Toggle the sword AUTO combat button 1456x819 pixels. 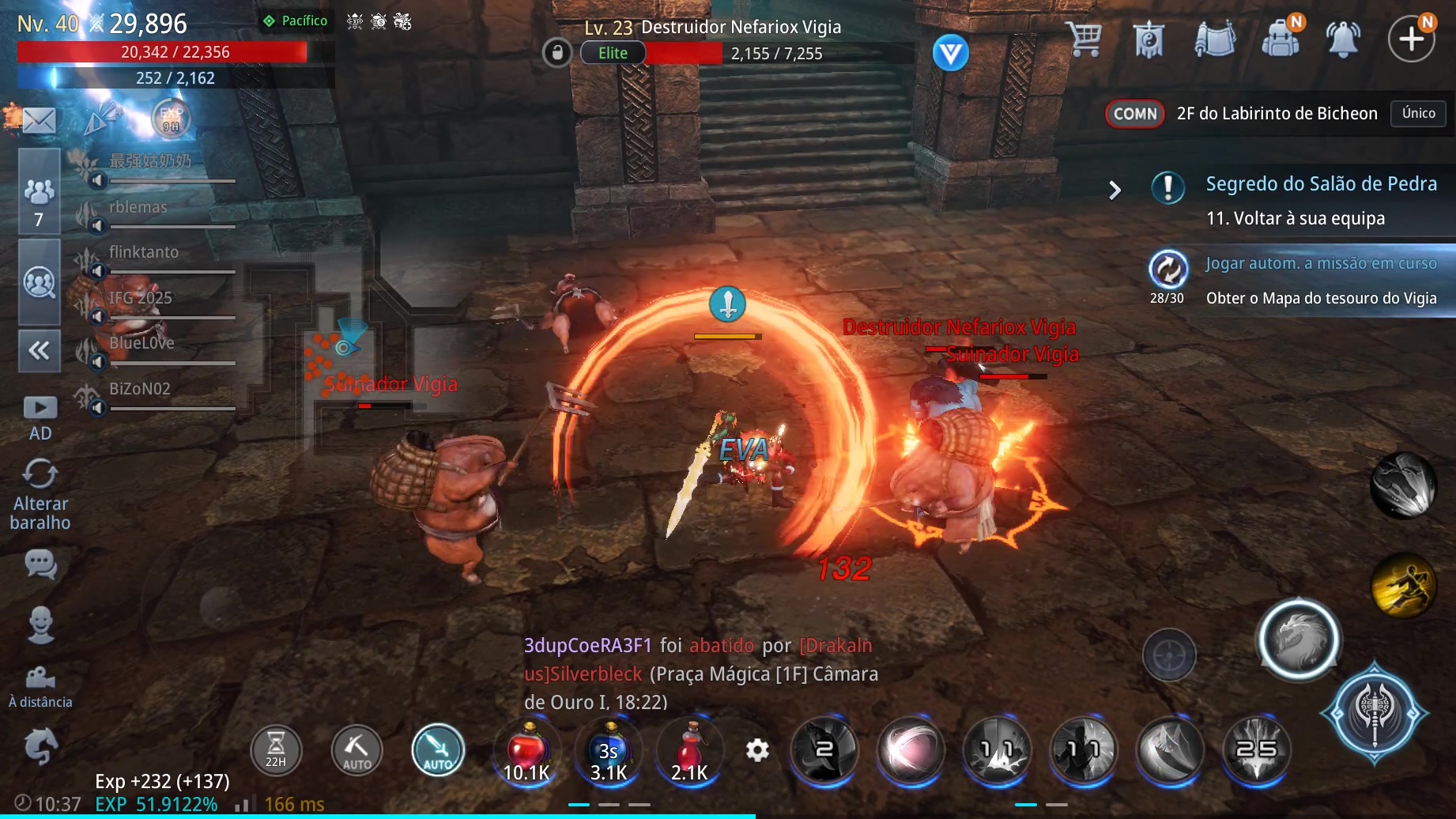pyautogui.click(x=438, y=750)
